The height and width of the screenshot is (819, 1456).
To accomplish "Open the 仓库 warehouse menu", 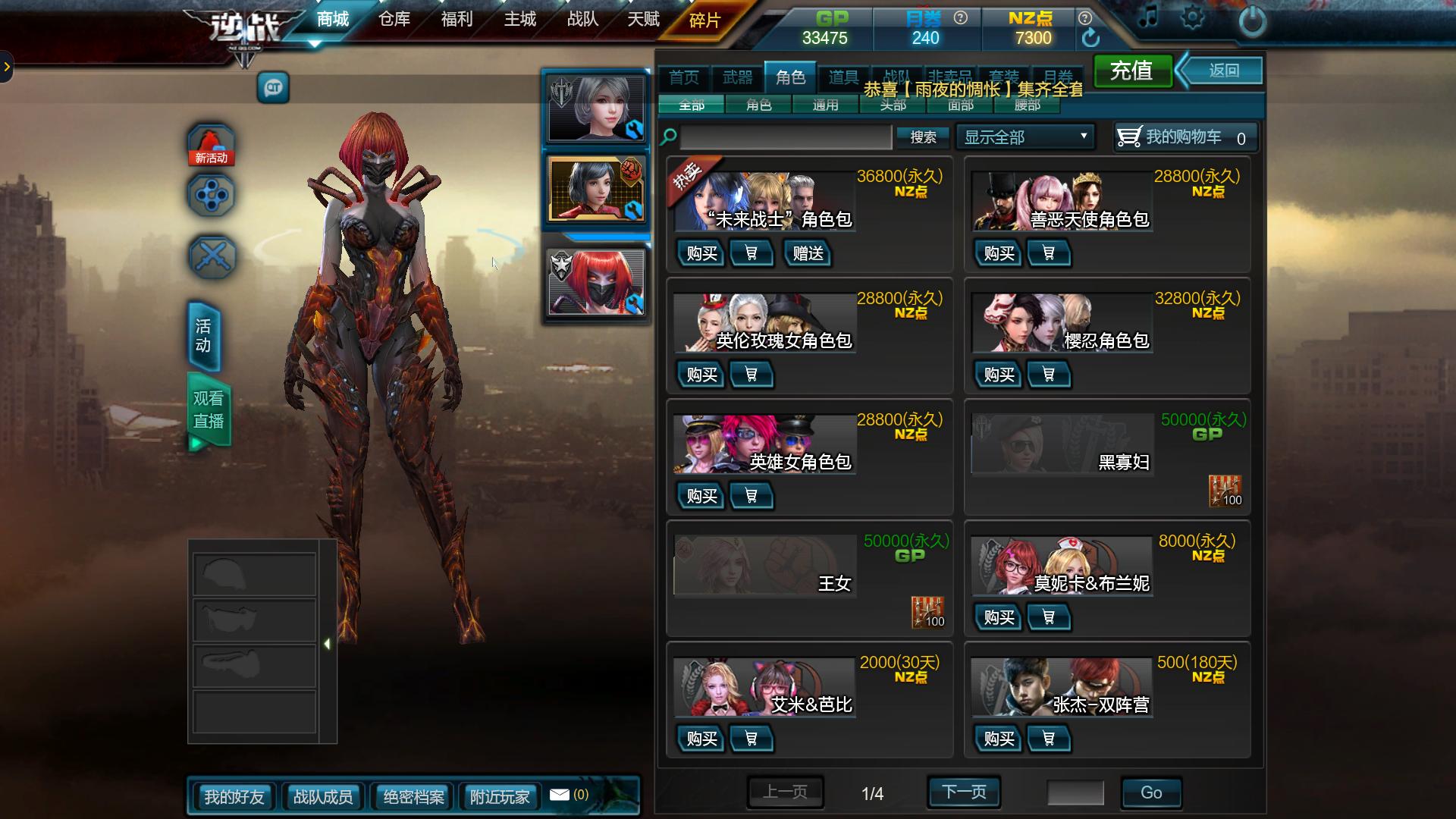I will pos(394,20).
